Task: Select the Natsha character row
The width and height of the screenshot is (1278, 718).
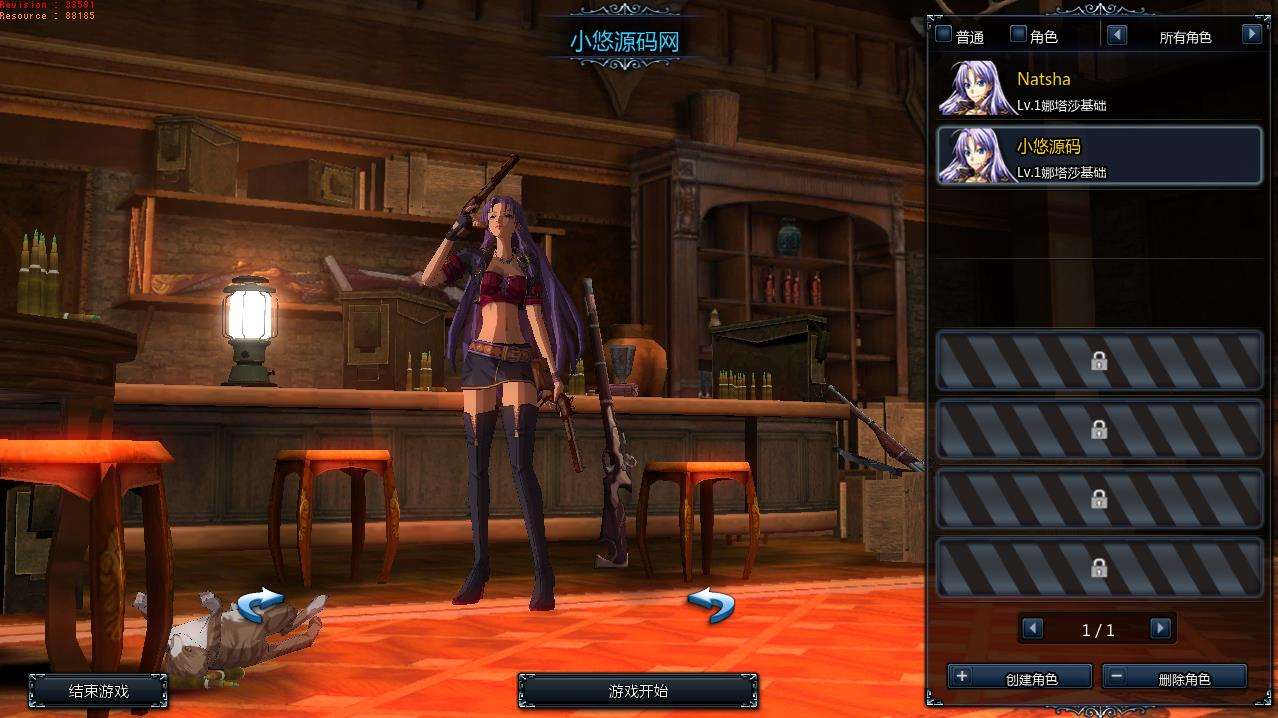Action: (x=1098, y=90)
